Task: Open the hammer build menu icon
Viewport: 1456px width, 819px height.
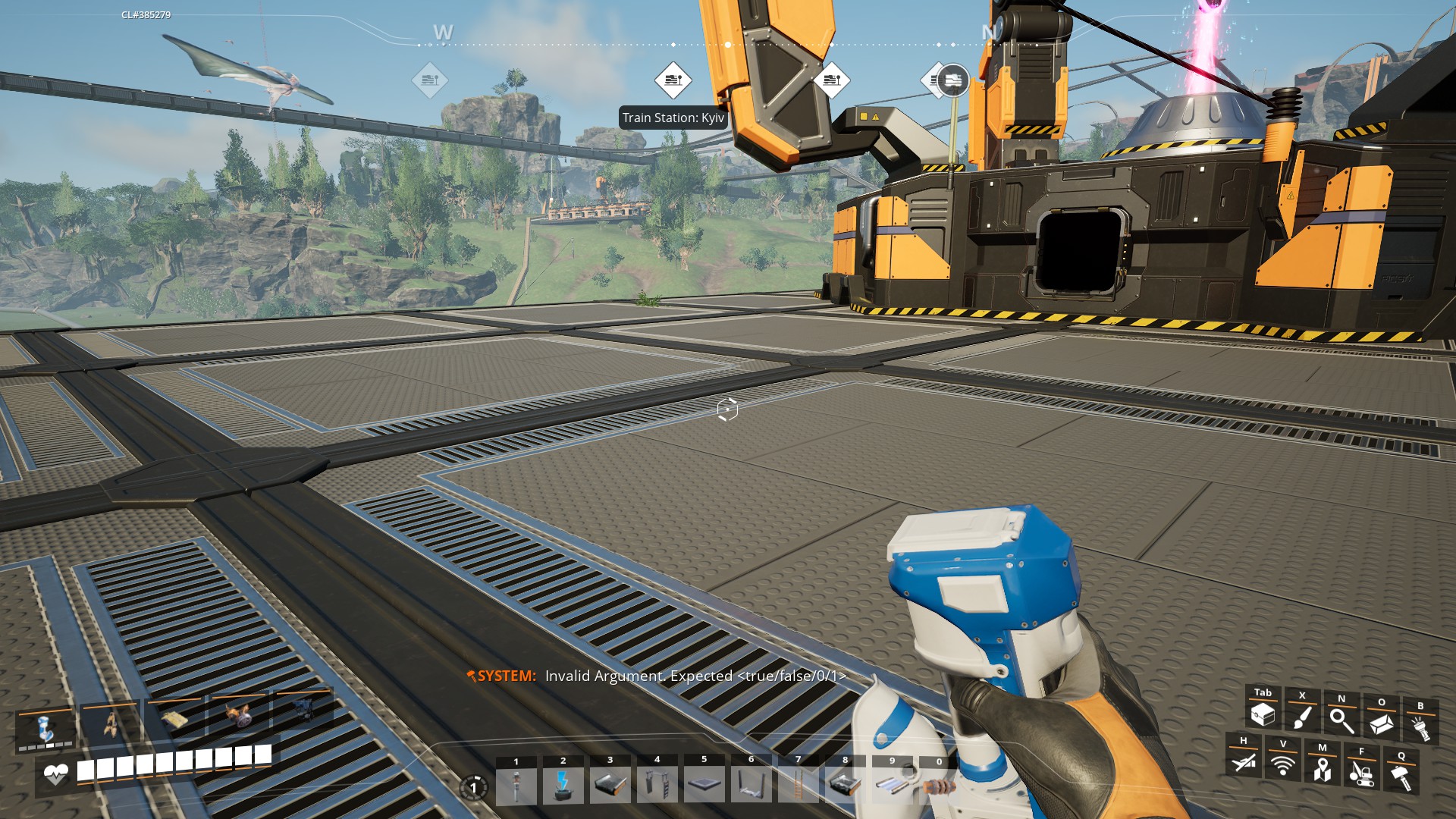Action: (1401, 777)
